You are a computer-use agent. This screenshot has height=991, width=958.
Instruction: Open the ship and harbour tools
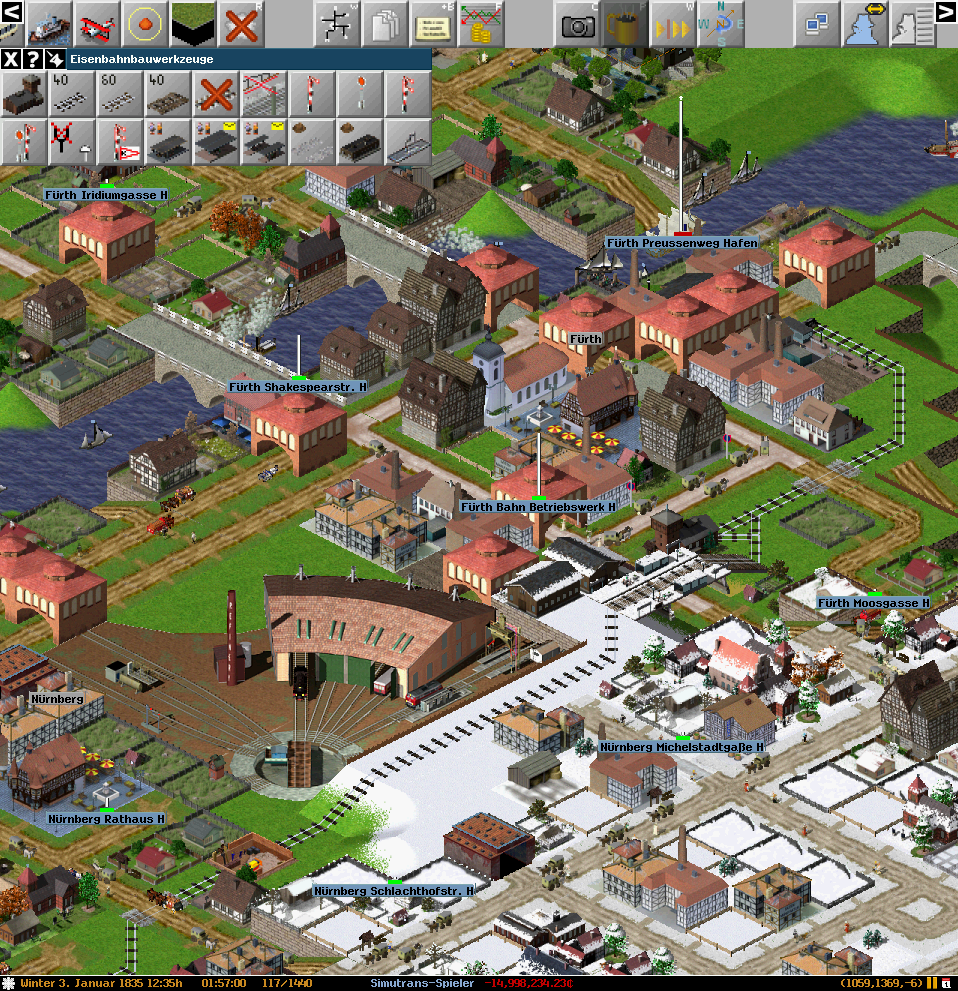[x=48, y=22]
